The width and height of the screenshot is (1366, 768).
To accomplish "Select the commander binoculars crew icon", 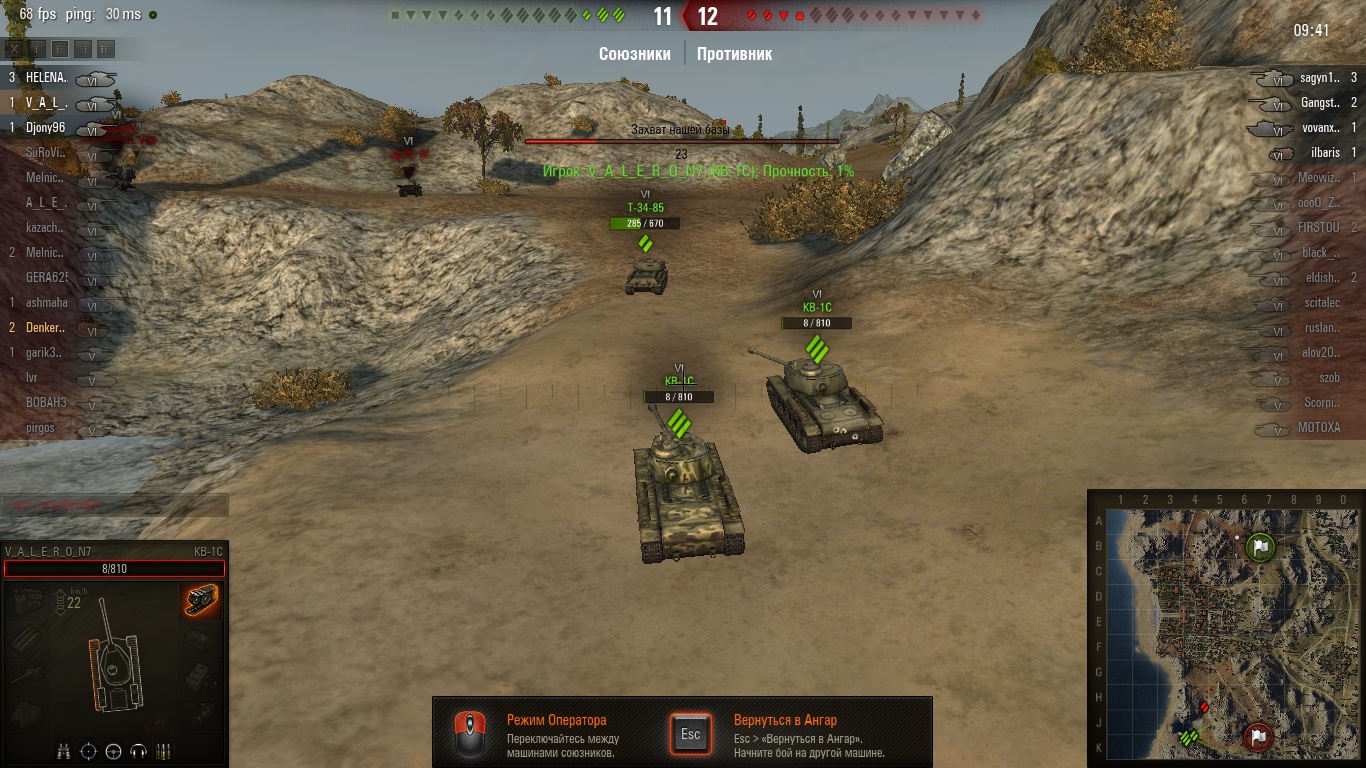I will point(64,750).
